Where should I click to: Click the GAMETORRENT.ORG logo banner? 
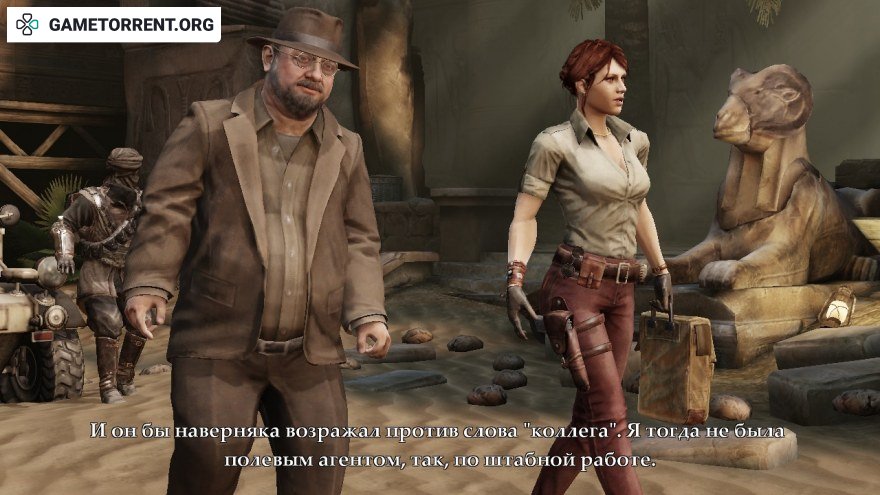[114, 24]
